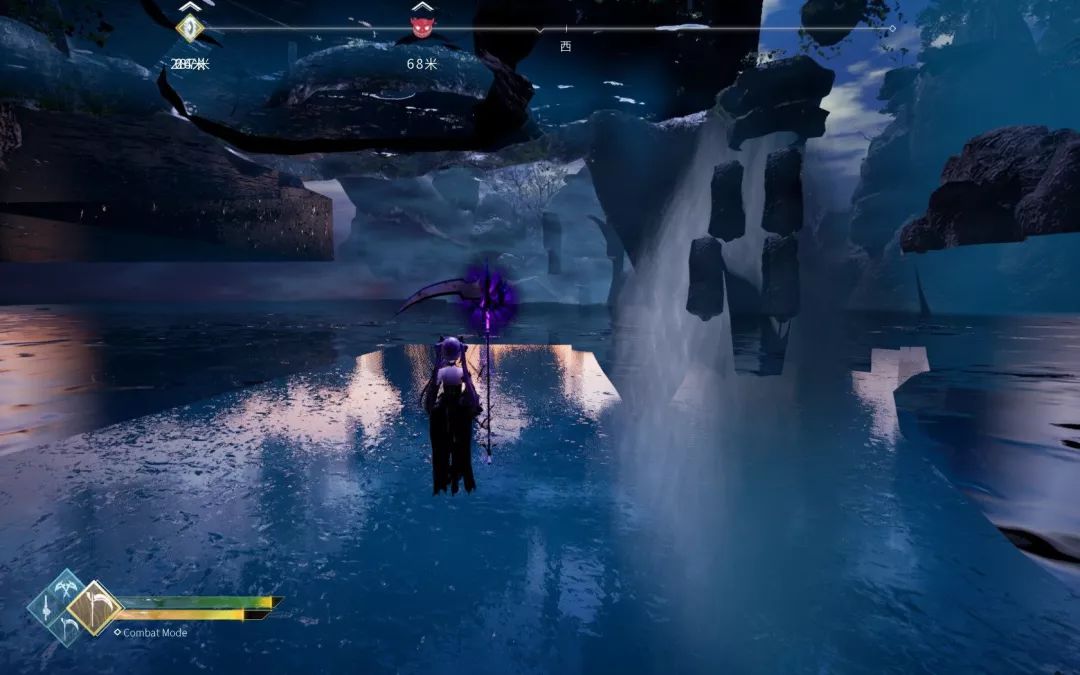Choose the sword weapon diamond
The image size is (1080, 675).
pos(46,607)
